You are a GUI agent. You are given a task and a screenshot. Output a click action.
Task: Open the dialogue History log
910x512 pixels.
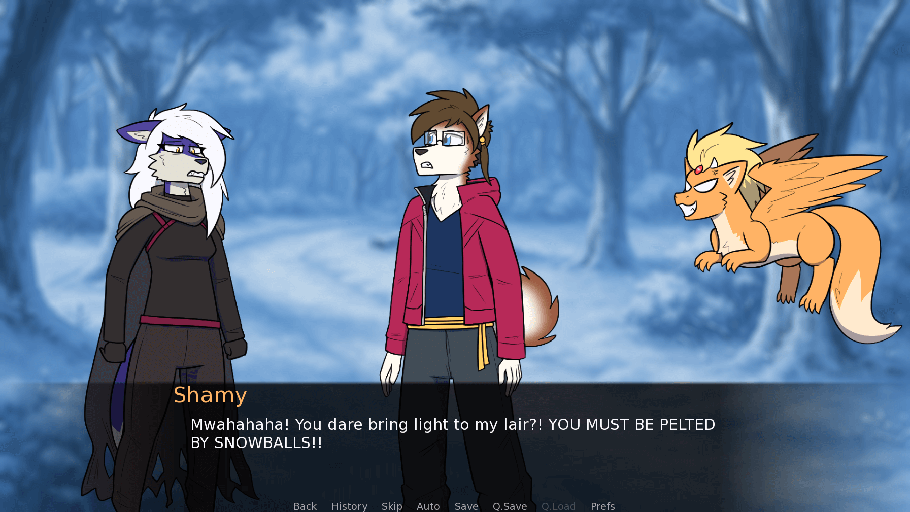tap(349, 506)
